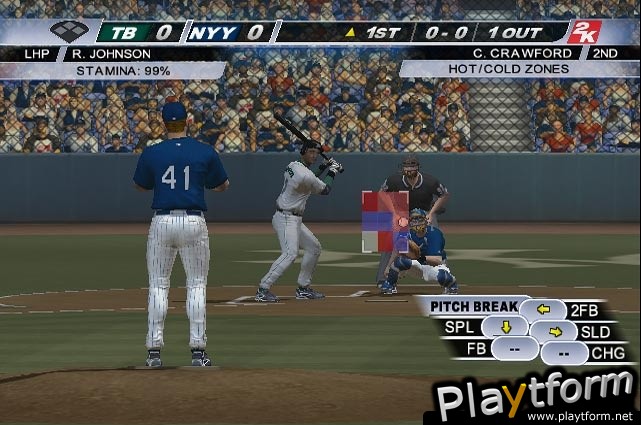Screen dimensions: 641x425
Task: Pick the SPL splitter pitch
Action: click(506, 327)
